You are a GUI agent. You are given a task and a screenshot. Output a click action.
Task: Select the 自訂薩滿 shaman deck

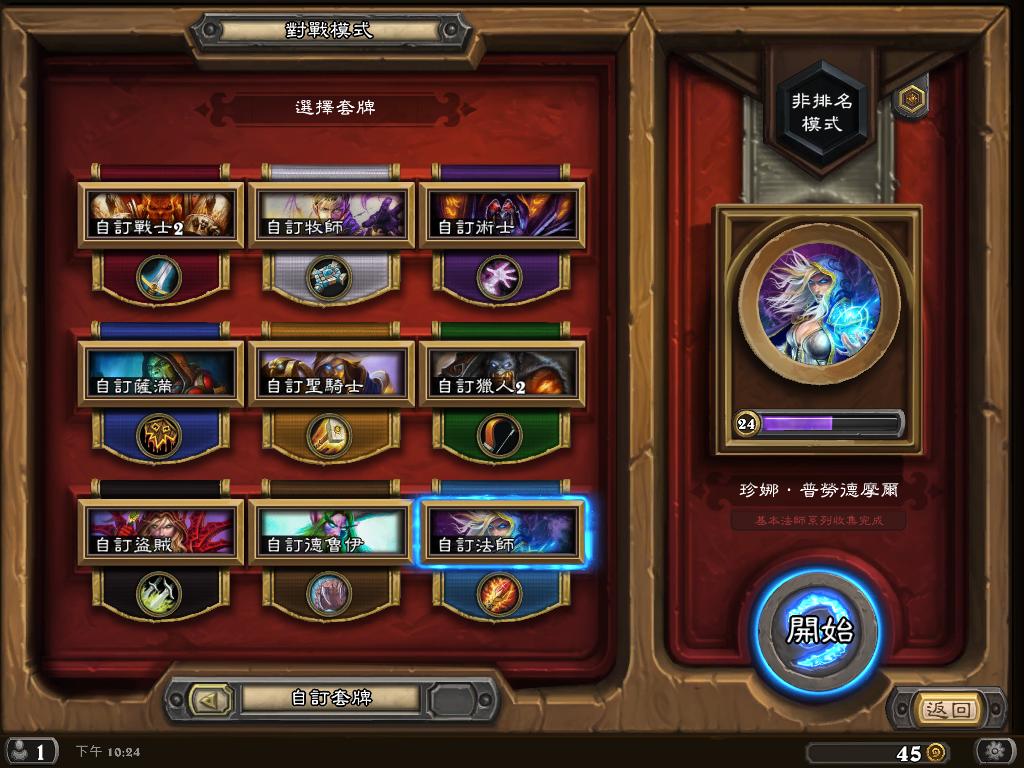click(161, 373)
